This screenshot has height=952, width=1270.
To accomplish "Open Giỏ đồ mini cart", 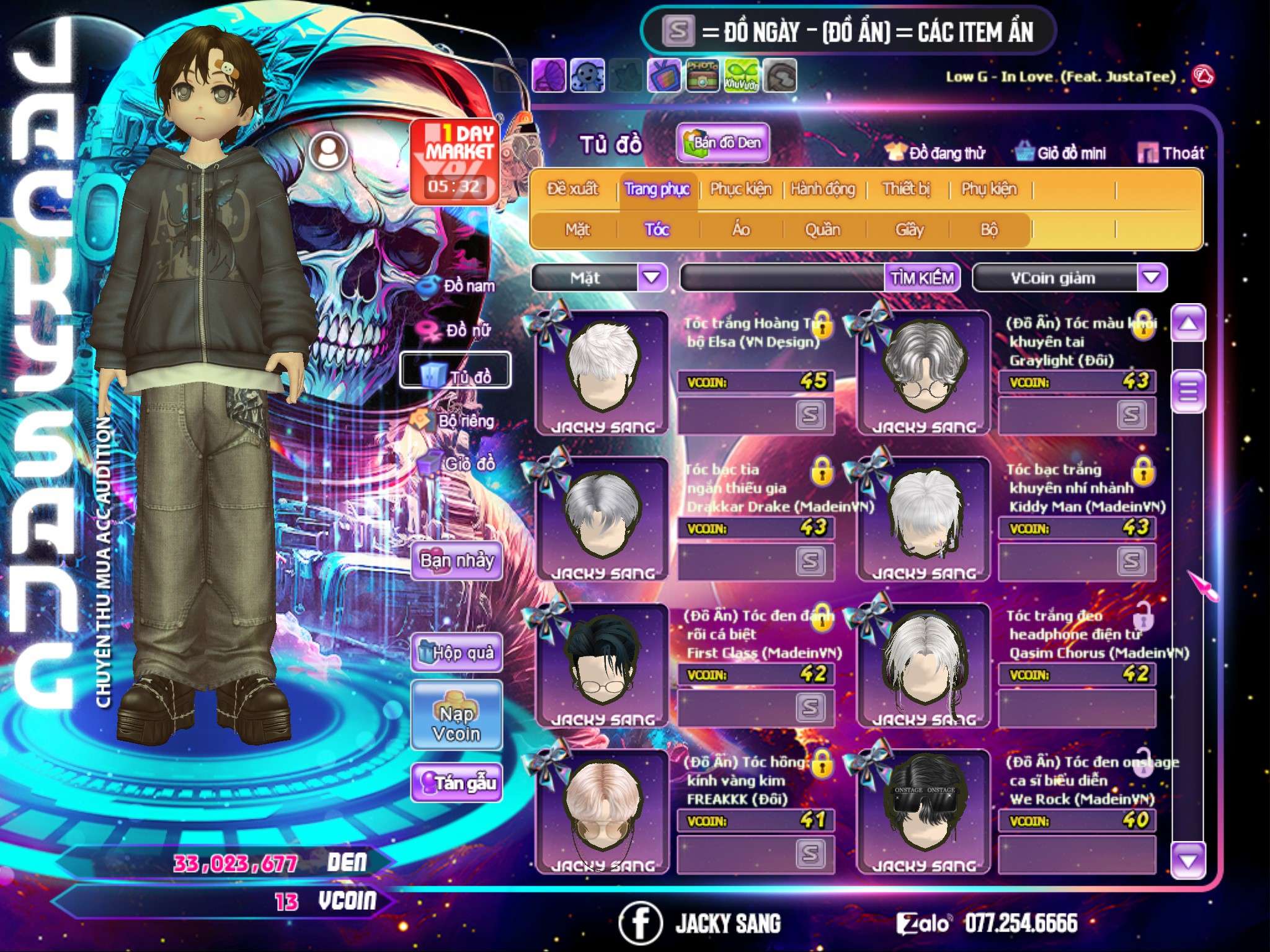I will [1061, 153].
